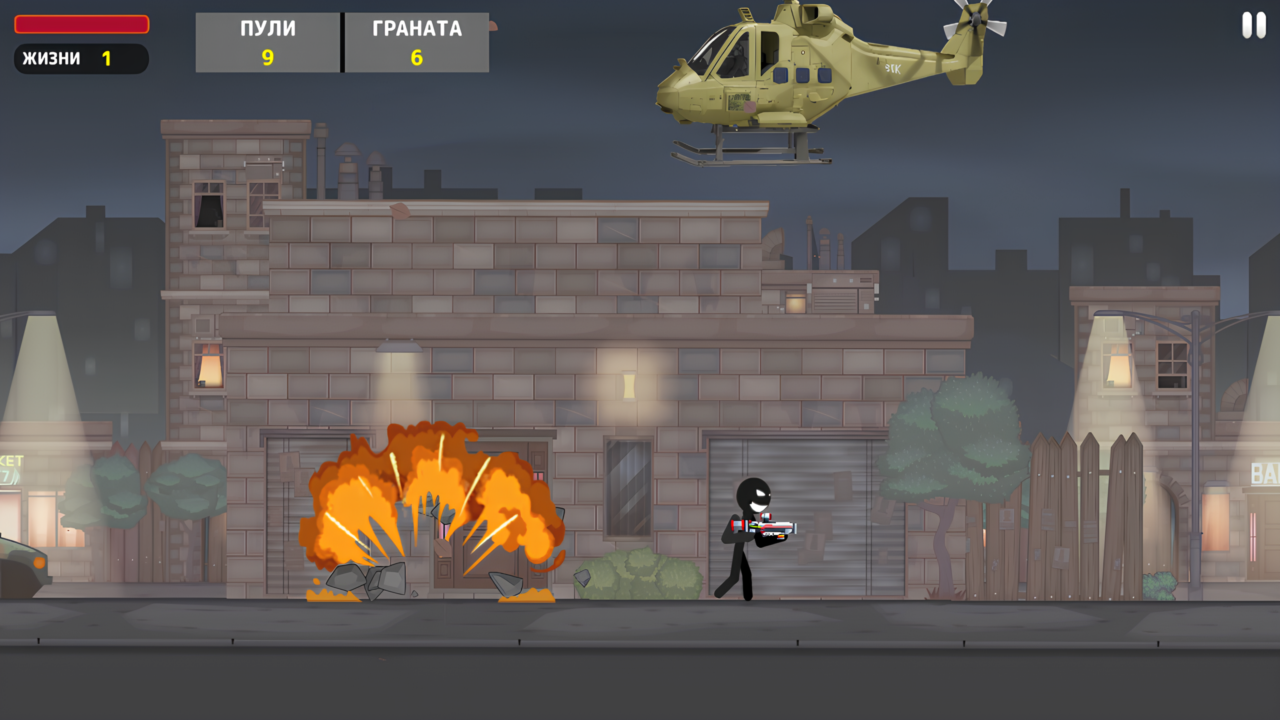Toggle the ЖИЗНИ lives indicator
The height and width of the screenshot is (720, 1280).
(x=80, y=59)
